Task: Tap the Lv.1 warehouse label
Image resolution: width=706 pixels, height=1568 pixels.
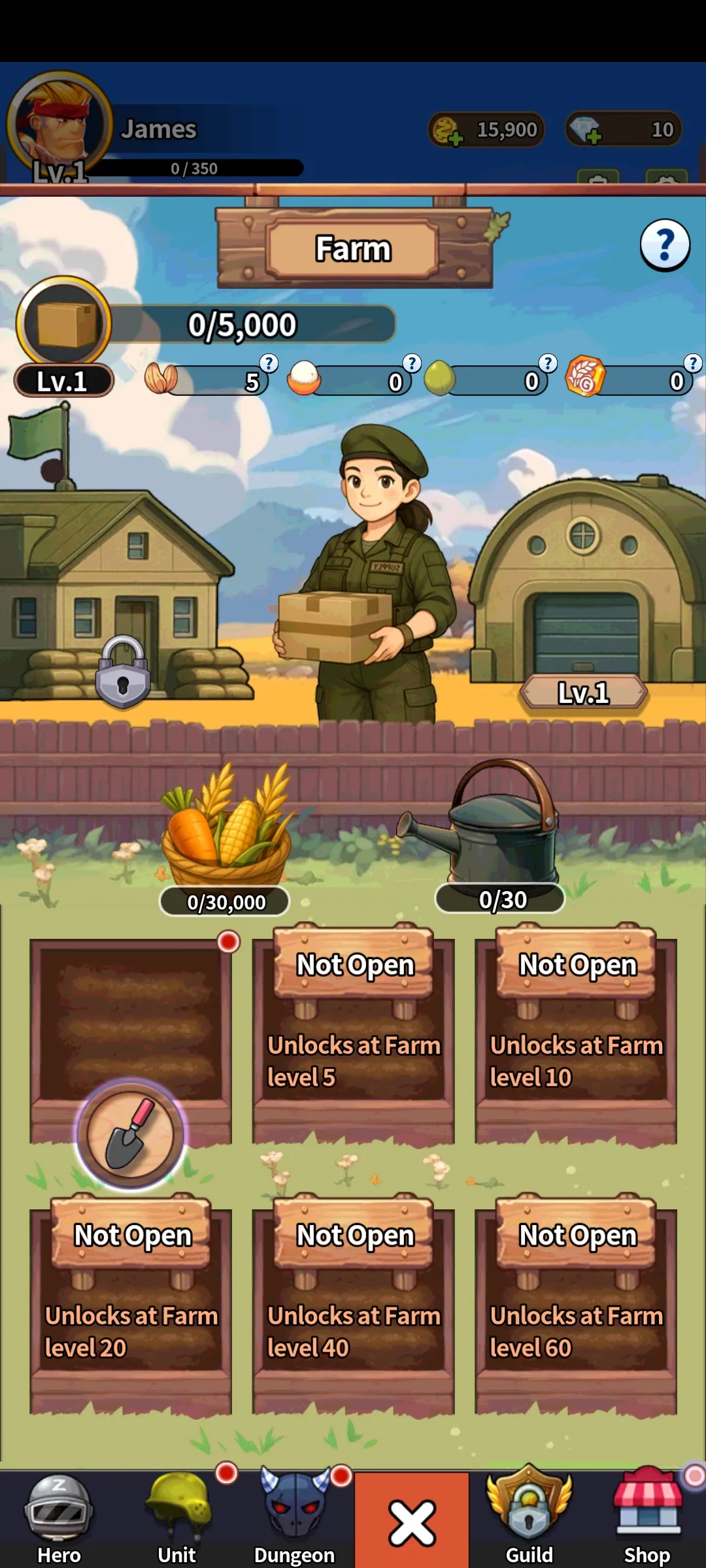Action: [x=583, y=693]
